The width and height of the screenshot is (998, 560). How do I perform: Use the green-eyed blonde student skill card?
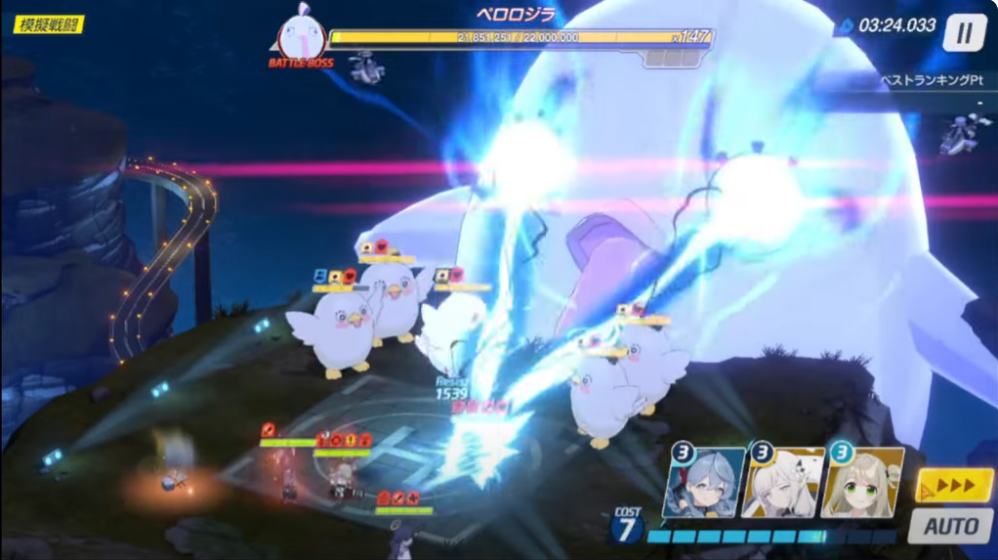coord(862,483)
